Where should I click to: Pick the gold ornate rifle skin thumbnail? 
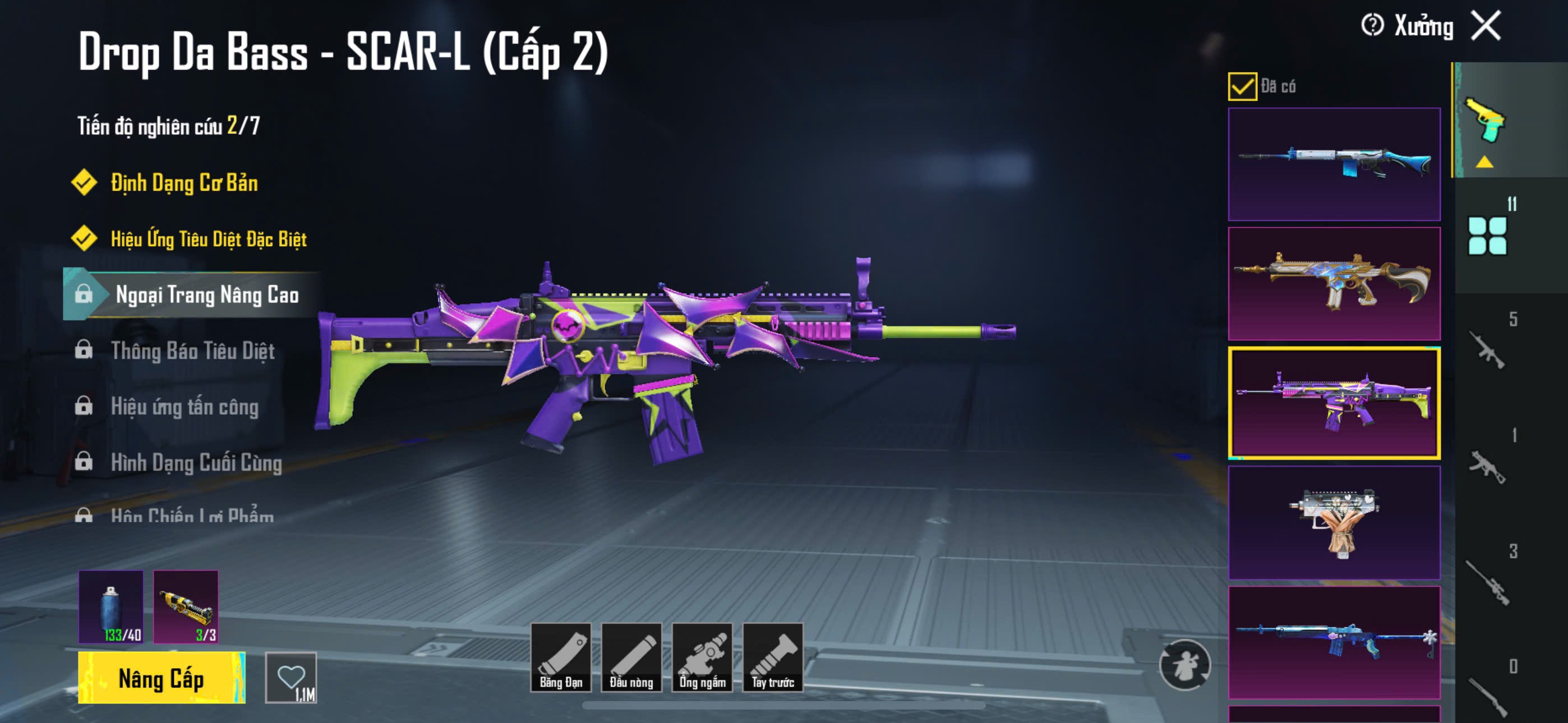1334,284
